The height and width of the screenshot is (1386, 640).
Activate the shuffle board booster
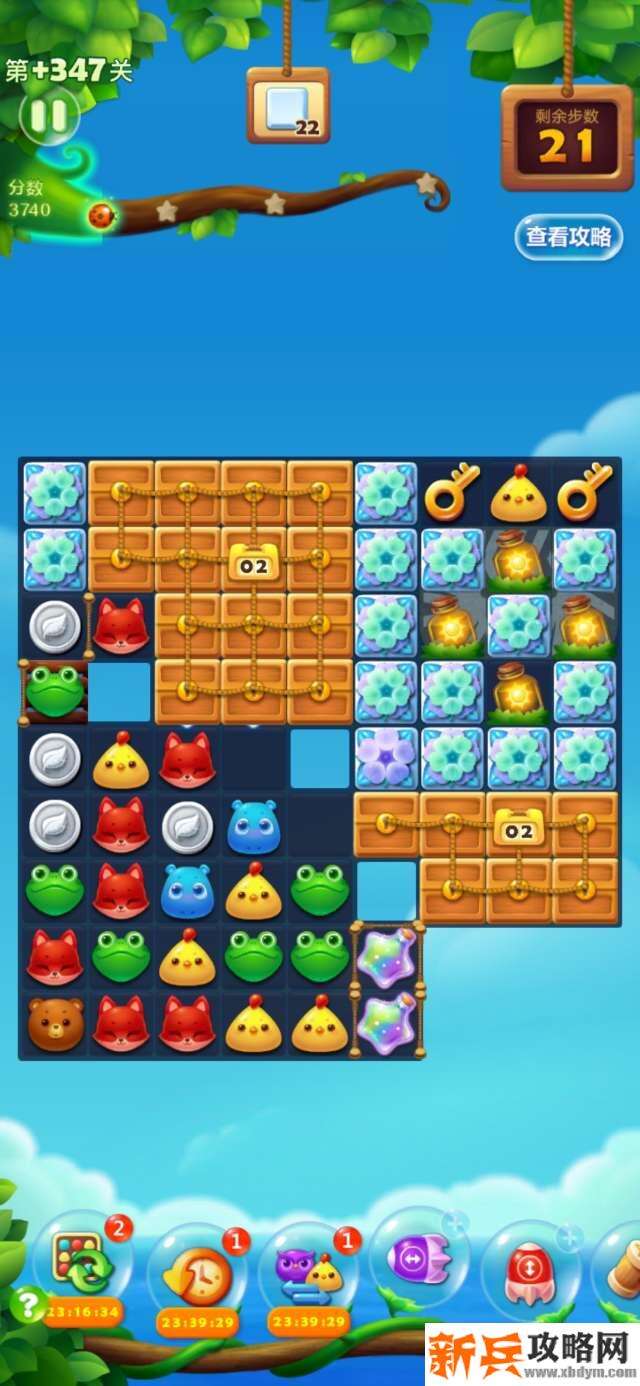(x=82, y=1262)
